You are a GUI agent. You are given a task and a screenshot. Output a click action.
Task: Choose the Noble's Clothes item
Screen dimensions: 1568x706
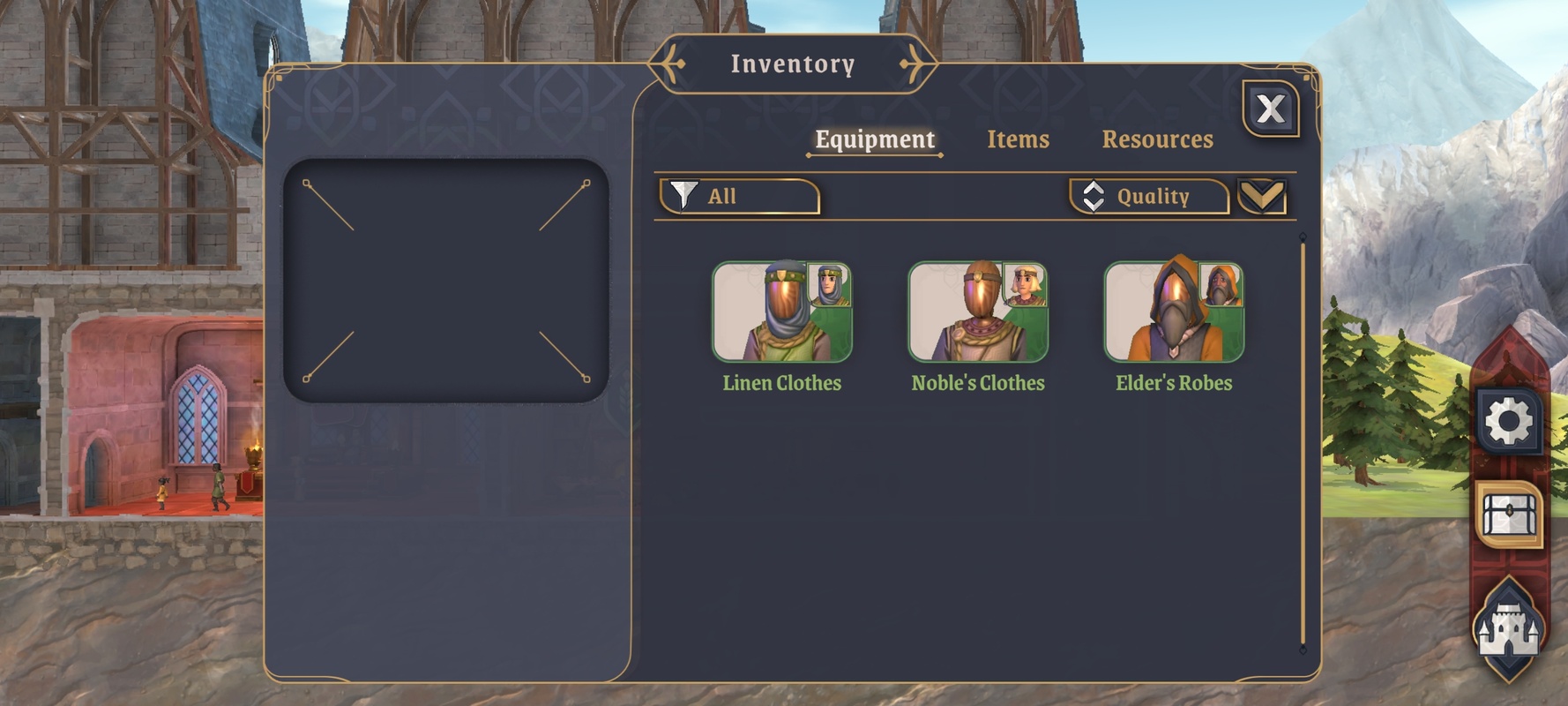click(978, 312)
